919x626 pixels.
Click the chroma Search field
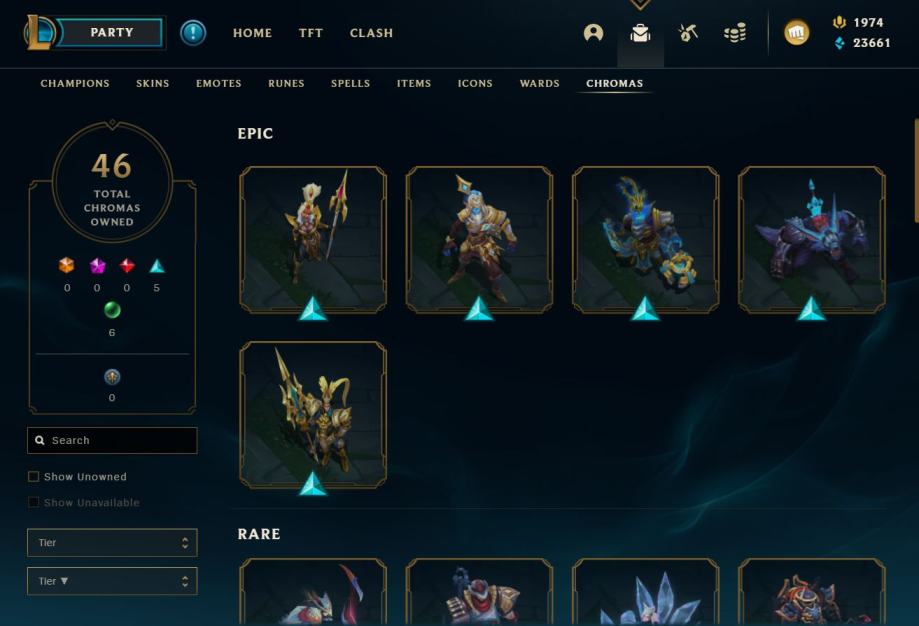(x=112, y=440)
